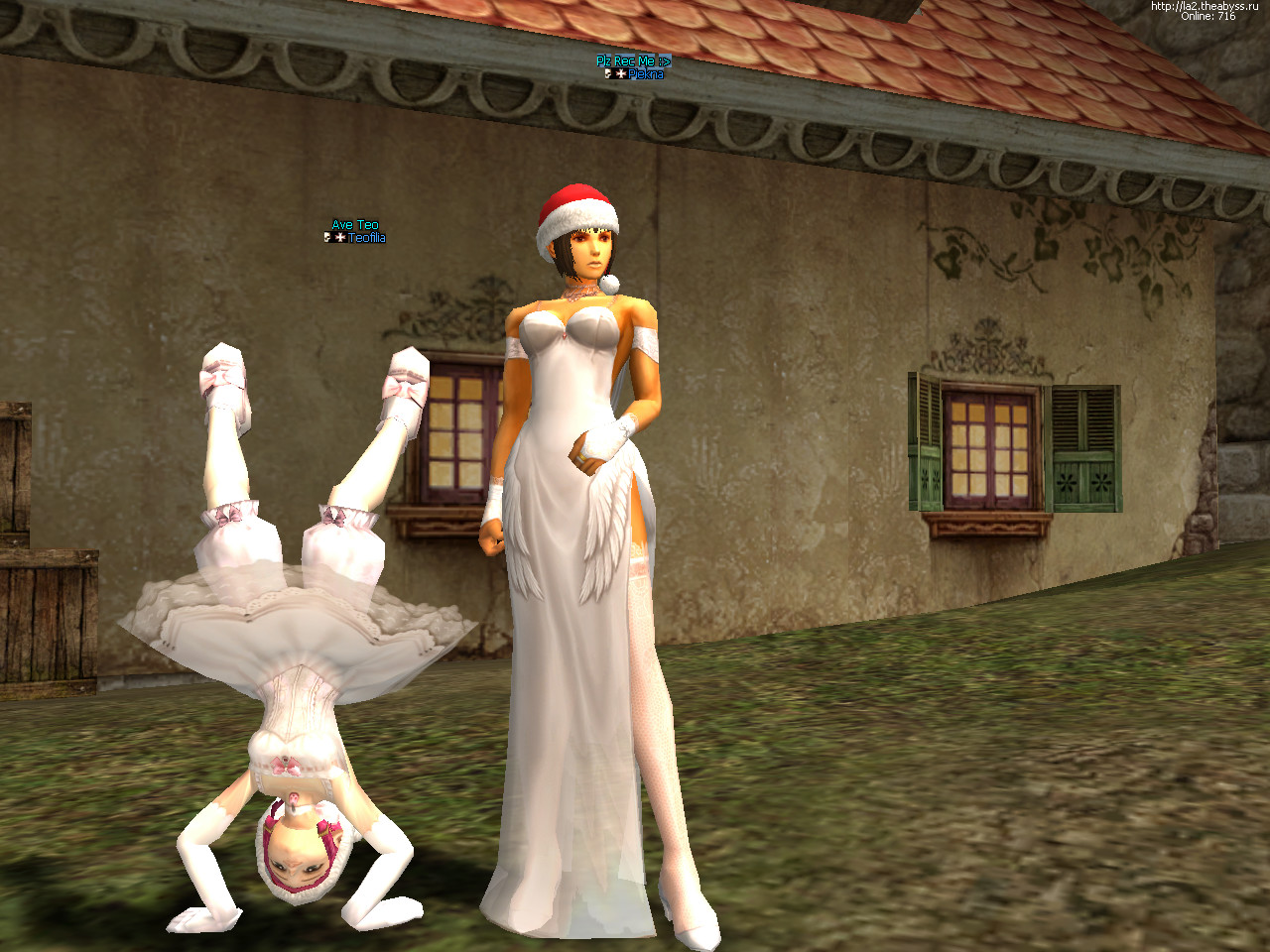The image size is (1270, 952).
Task: Select the Teofilia player name tag
Action: click(x=366, y=238)
